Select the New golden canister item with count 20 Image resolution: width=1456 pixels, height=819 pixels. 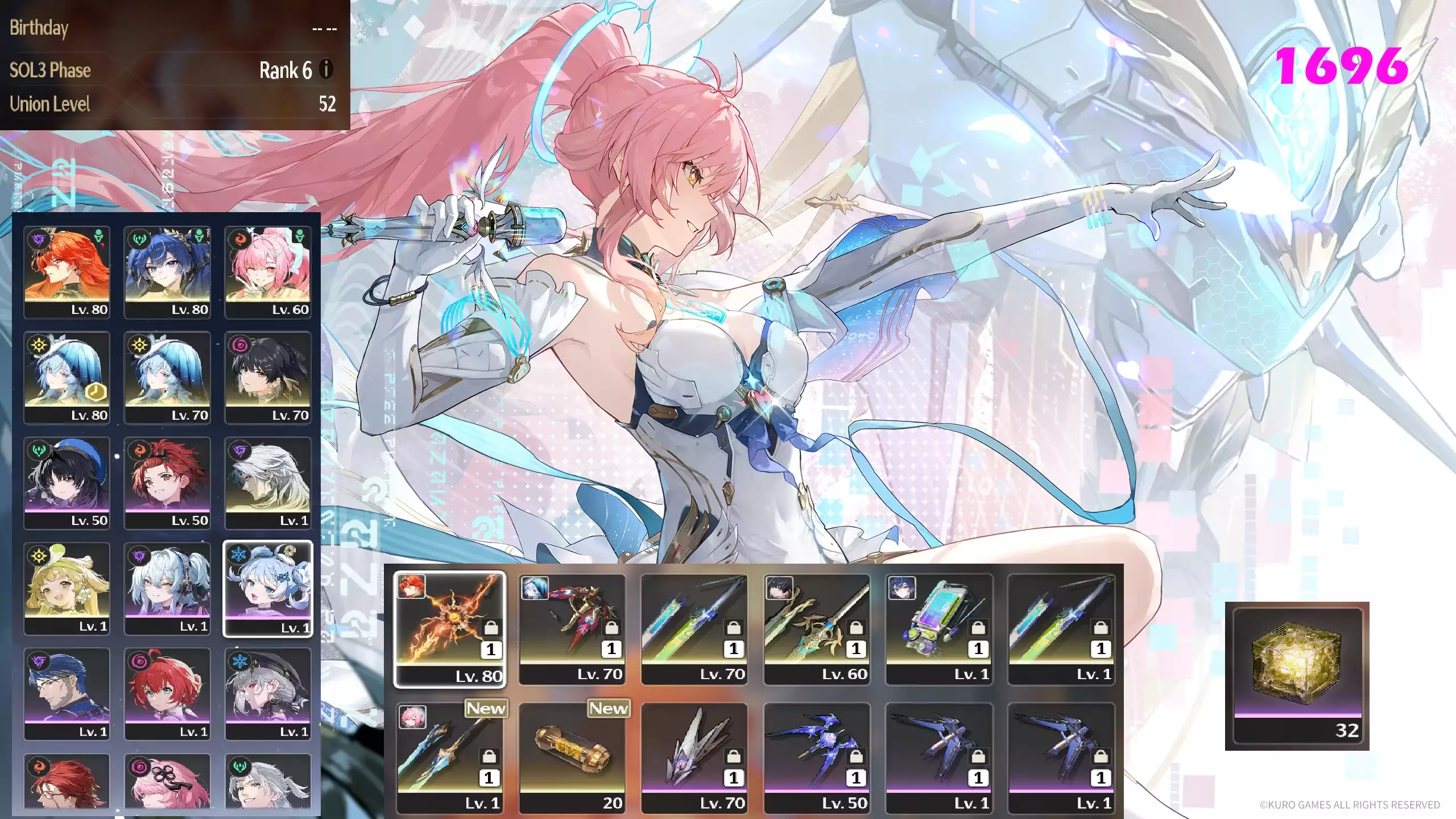(573, 751)
